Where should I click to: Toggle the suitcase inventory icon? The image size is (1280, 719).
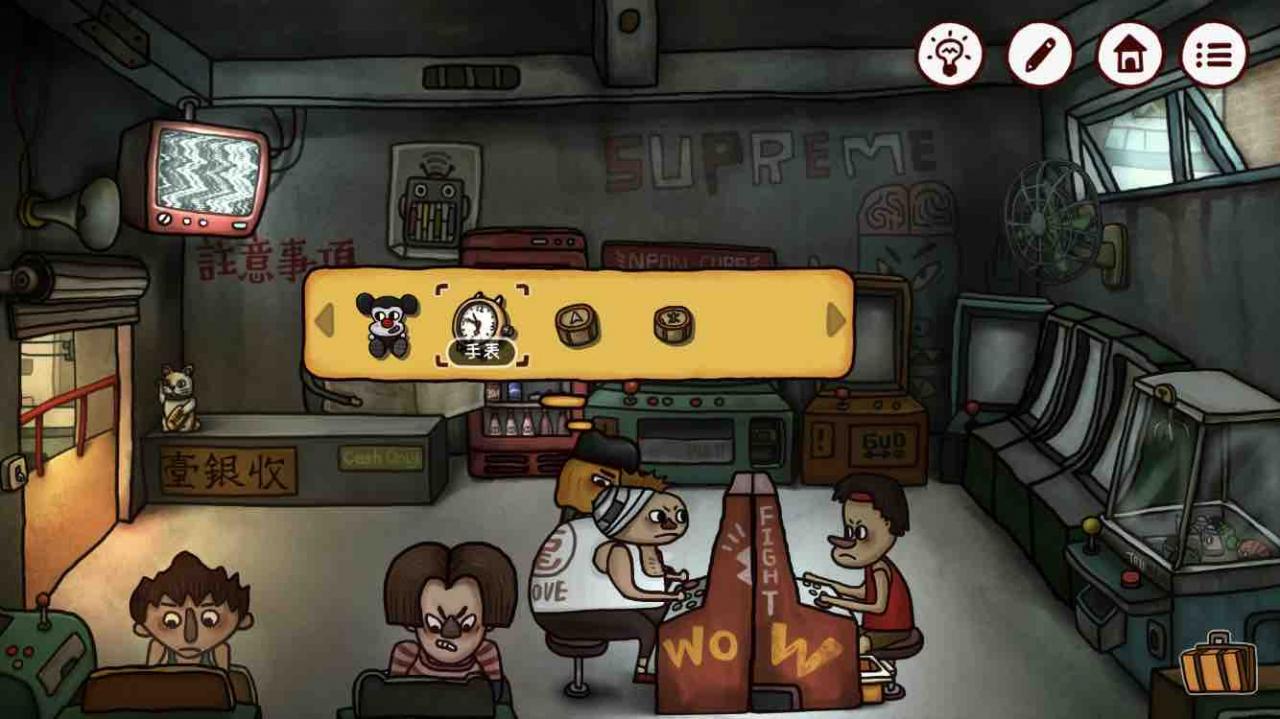pos(1217,664)
